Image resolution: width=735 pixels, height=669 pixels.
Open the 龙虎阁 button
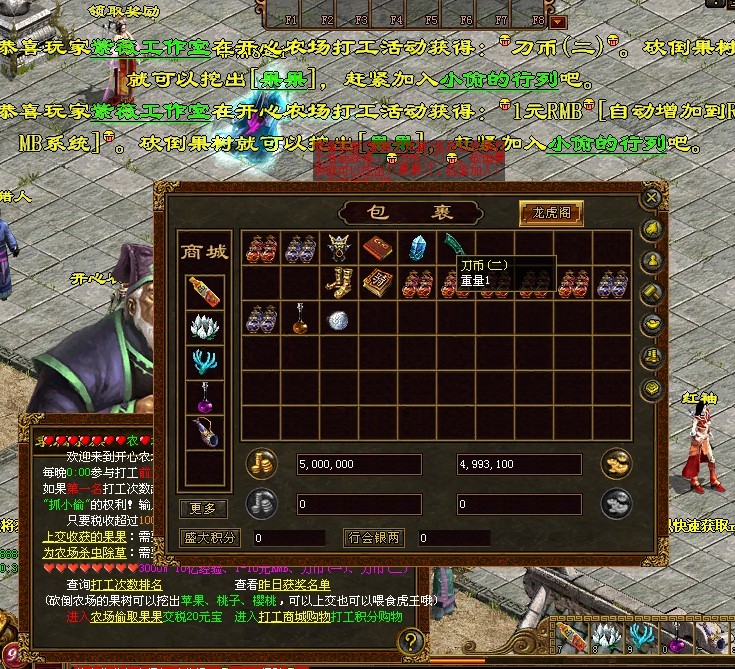click(x=551, y=213)
